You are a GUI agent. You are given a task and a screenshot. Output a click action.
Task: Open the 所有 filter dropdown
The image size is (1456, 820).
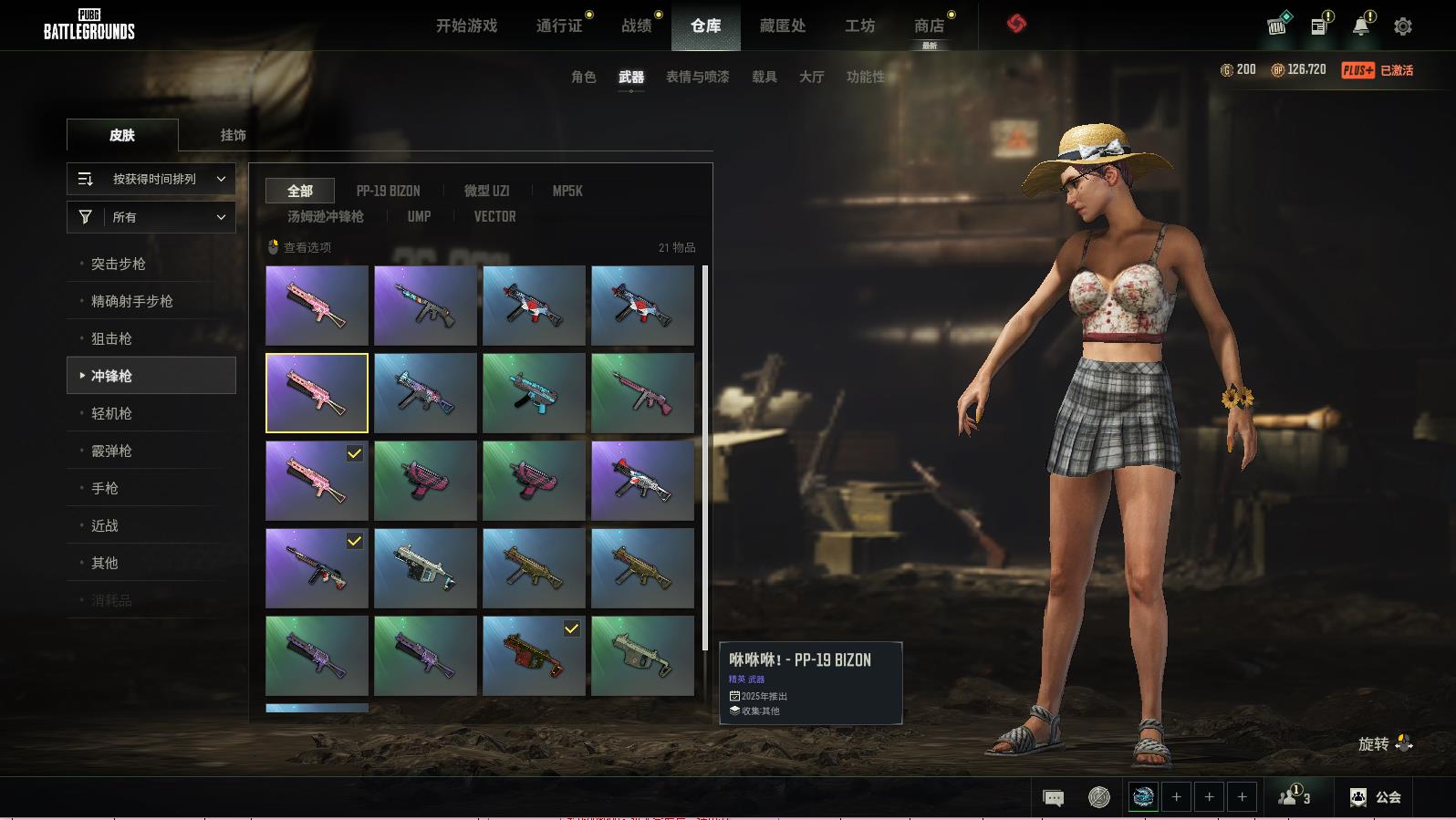[x=151, y=217]
